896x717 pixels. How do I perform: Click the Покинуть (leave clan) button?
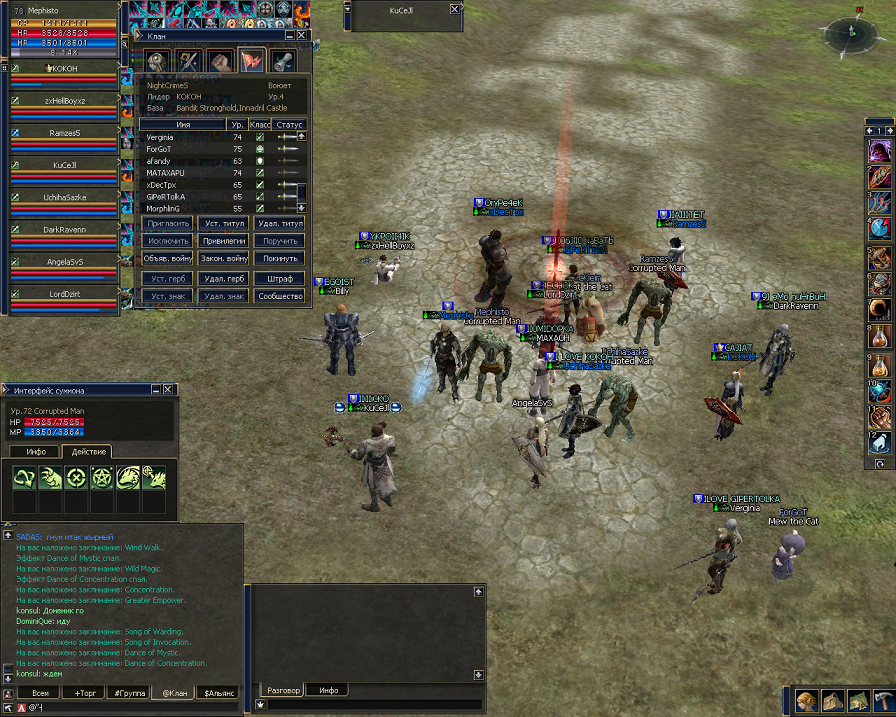tap(280, 258)
